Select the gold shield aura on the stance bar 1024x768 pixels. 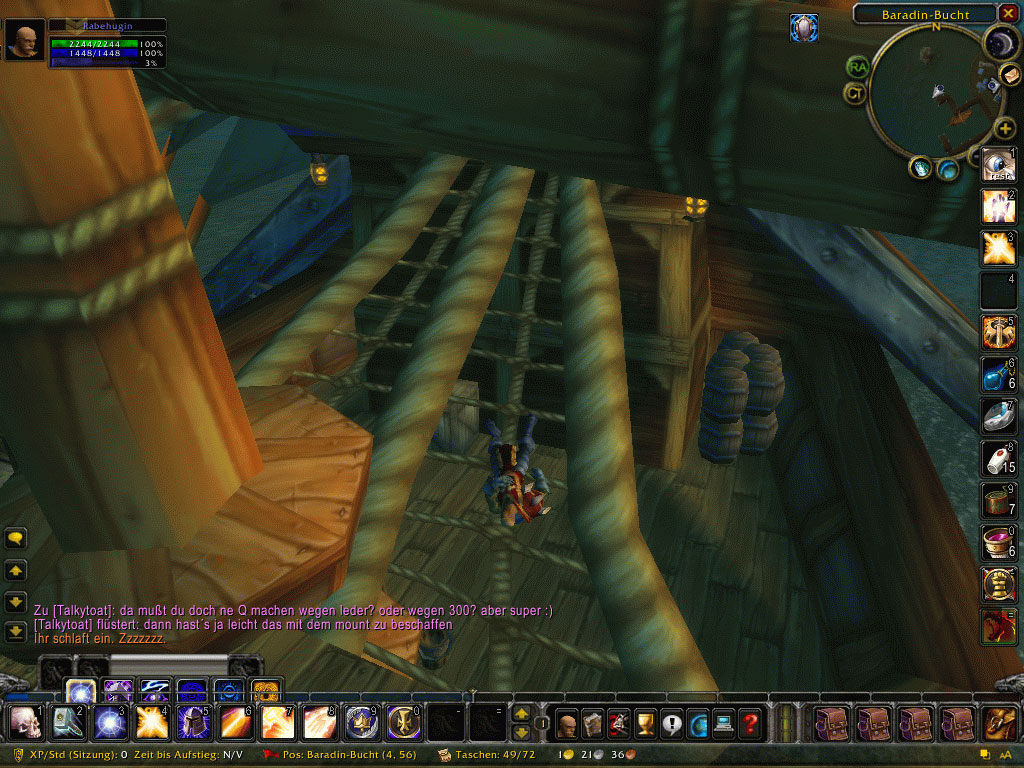265,690
